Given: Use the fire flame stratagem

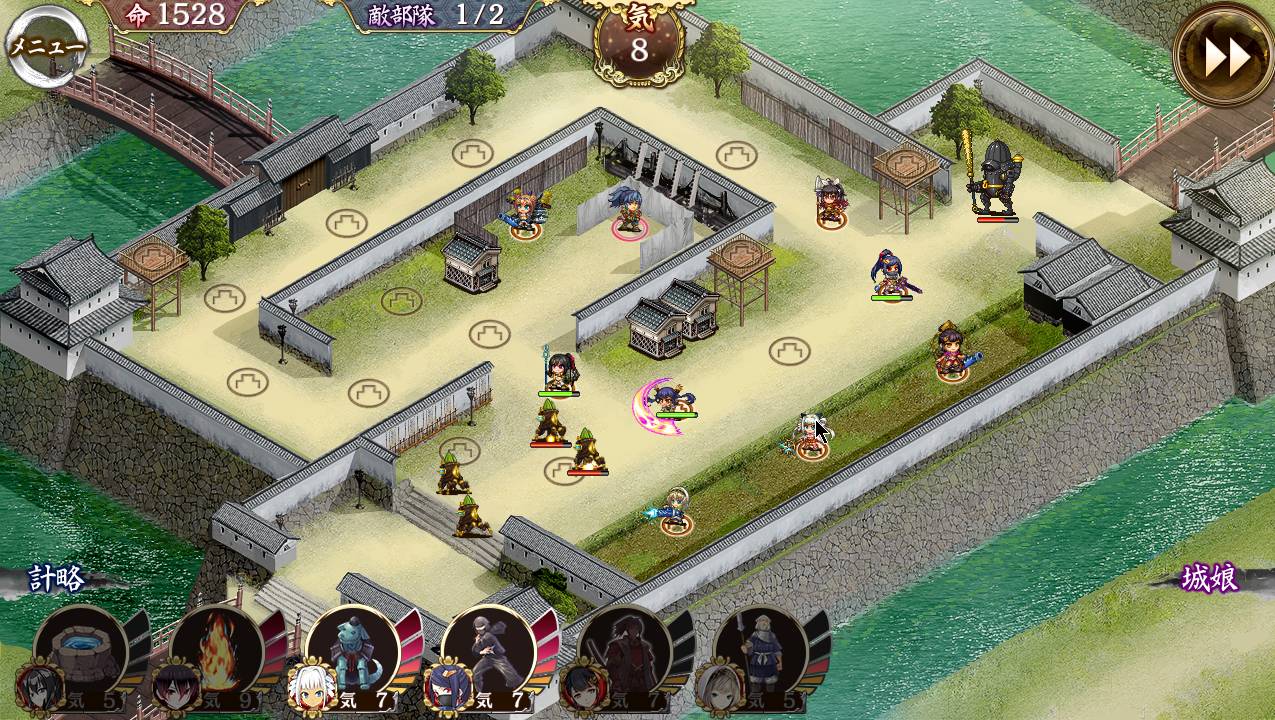Looking at the screenshot, I should point(217,651).
